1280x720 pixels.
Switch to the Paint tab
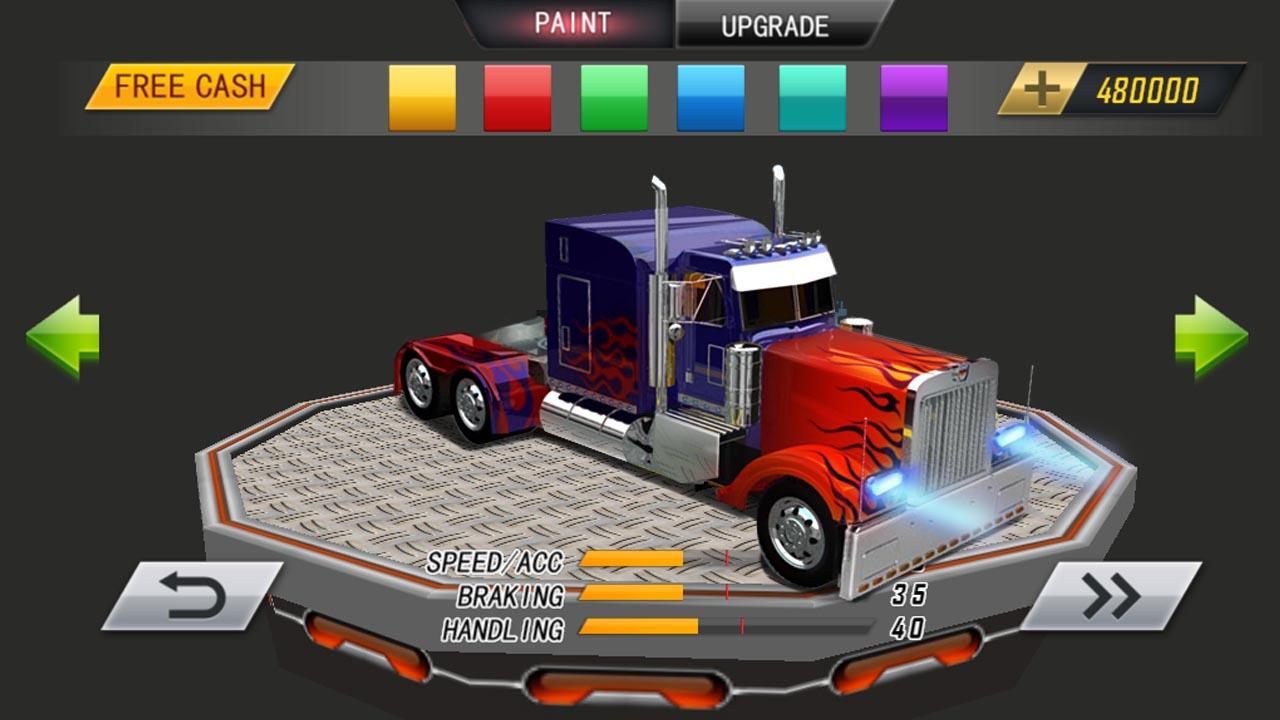click(x=572, y=24)
